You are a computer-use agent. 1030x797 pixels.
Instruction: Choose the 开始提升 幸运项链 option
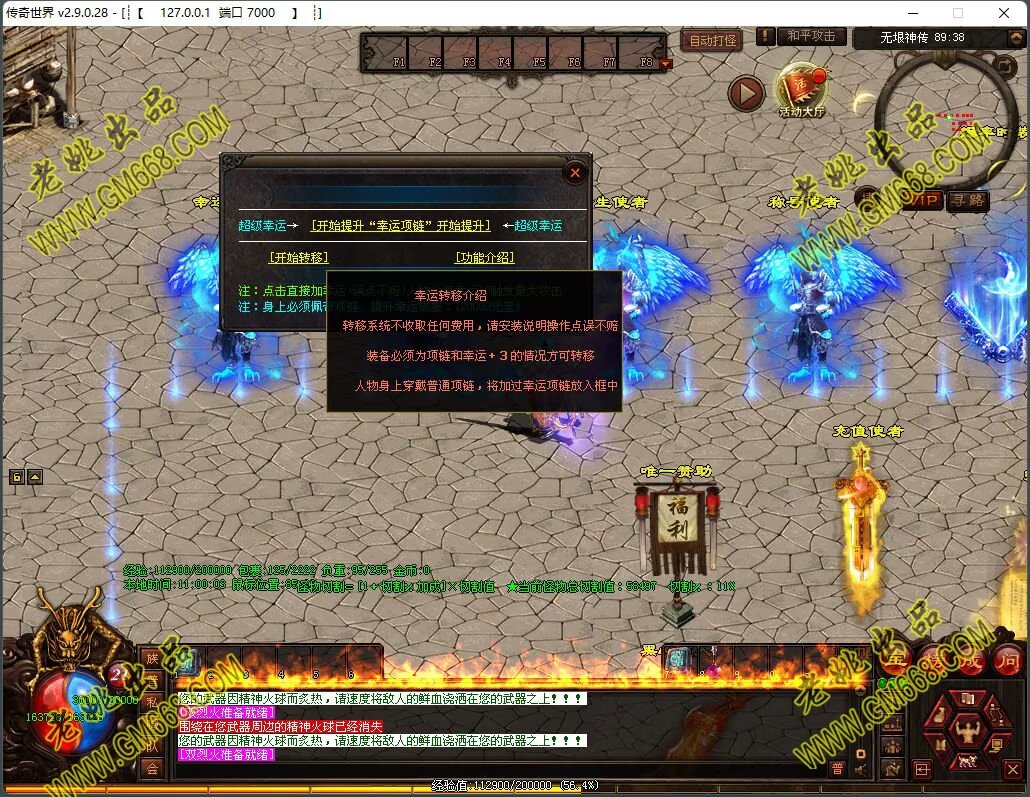coord(401,226)
